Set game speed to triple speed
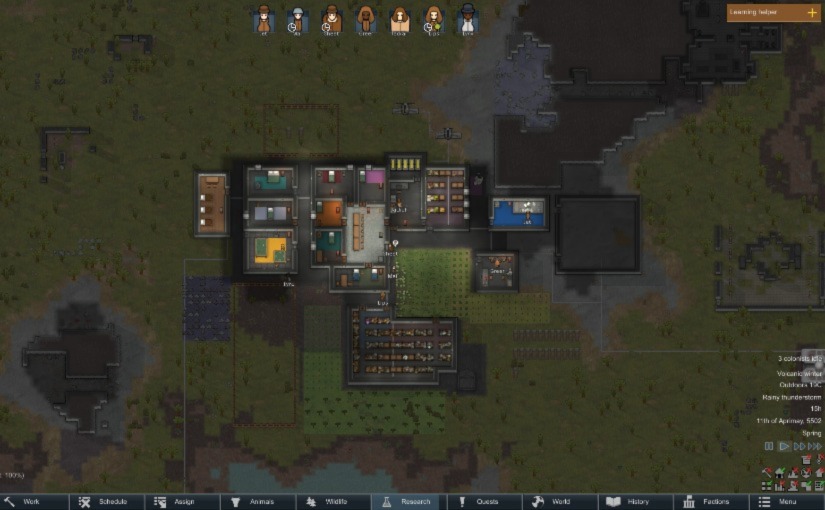Screen dimensions: 825x510 (814, 446)
